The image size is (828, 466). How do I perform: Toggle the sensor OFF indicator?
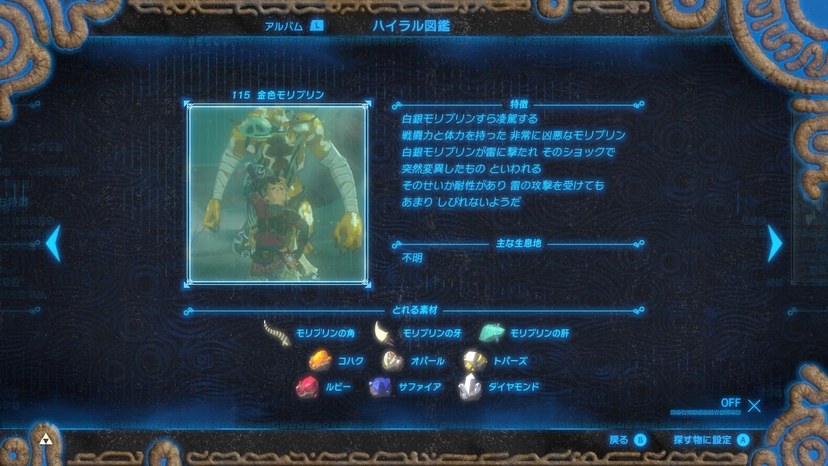(x=741, y=404)
